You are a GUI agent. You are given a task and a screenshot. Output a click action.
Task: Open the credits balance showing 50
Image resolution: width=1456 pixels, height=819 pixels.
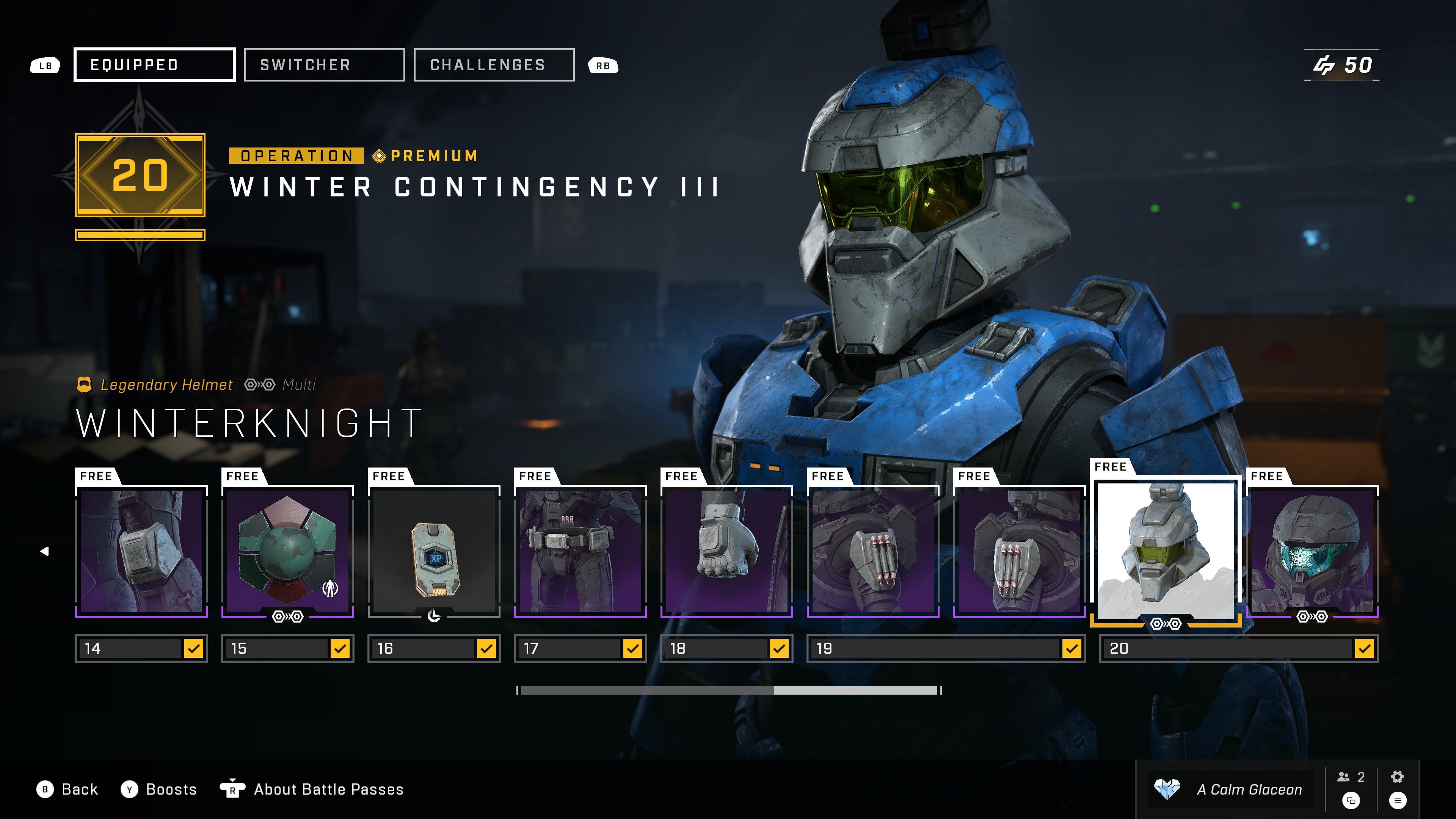(x=1342, y=65)
